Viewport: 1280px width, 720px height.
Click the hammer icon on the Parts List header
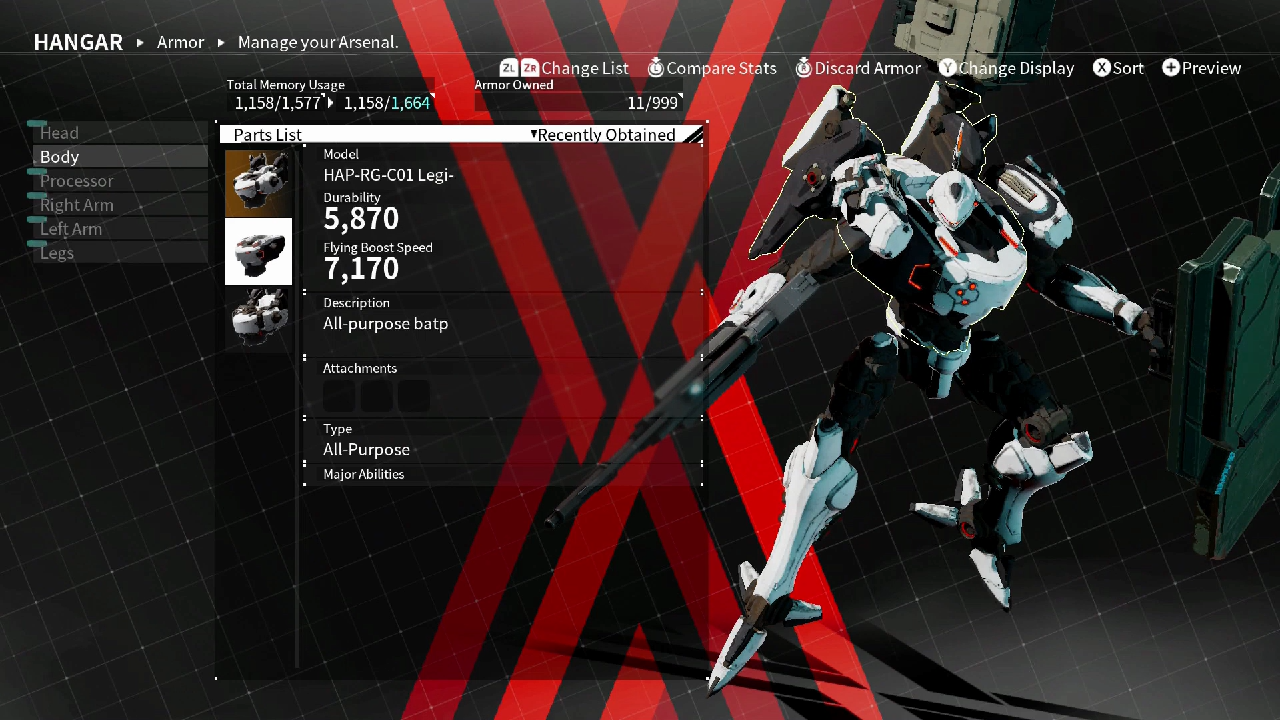694,133
